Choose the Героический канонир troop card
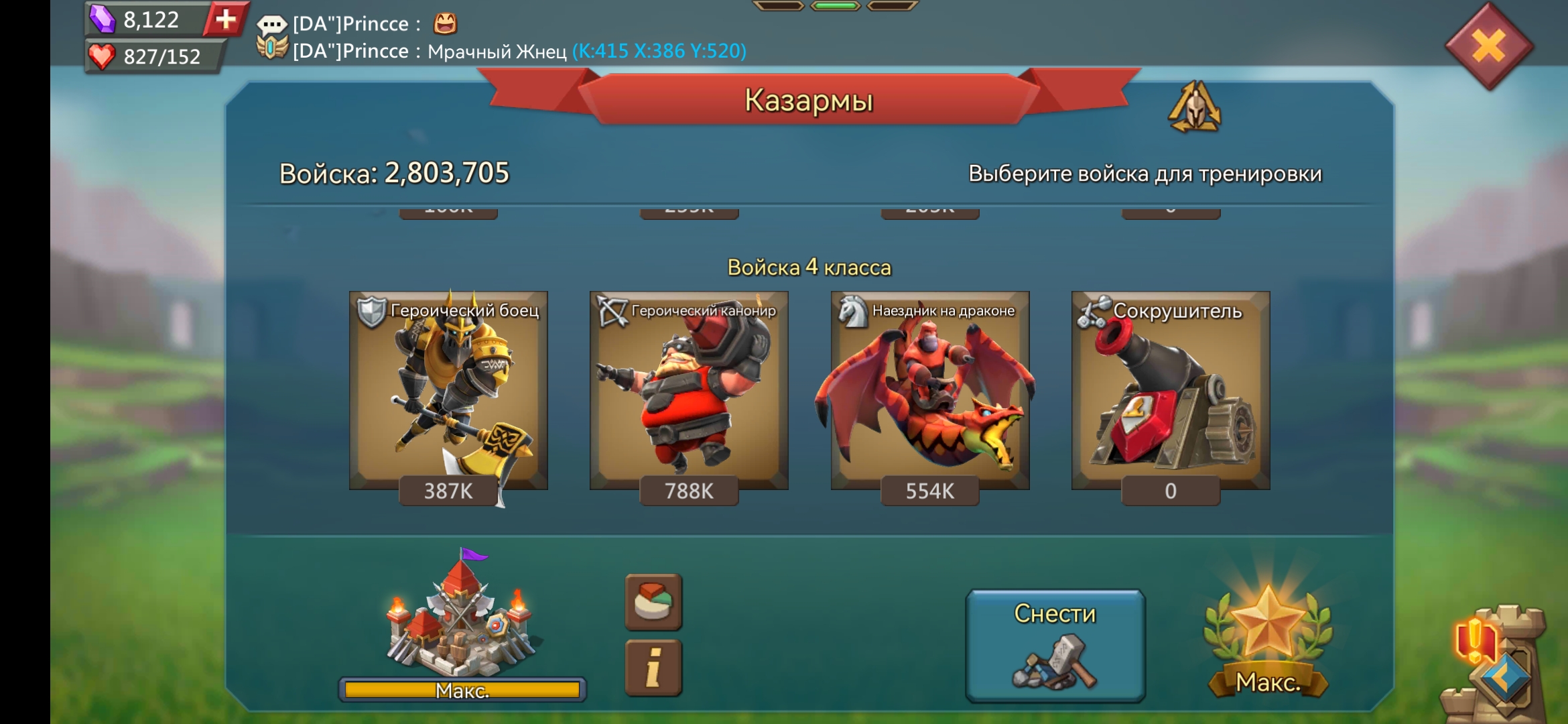The width and height of the screenshot is (1568, 724). pyautogui.click(x=689, y=391)
